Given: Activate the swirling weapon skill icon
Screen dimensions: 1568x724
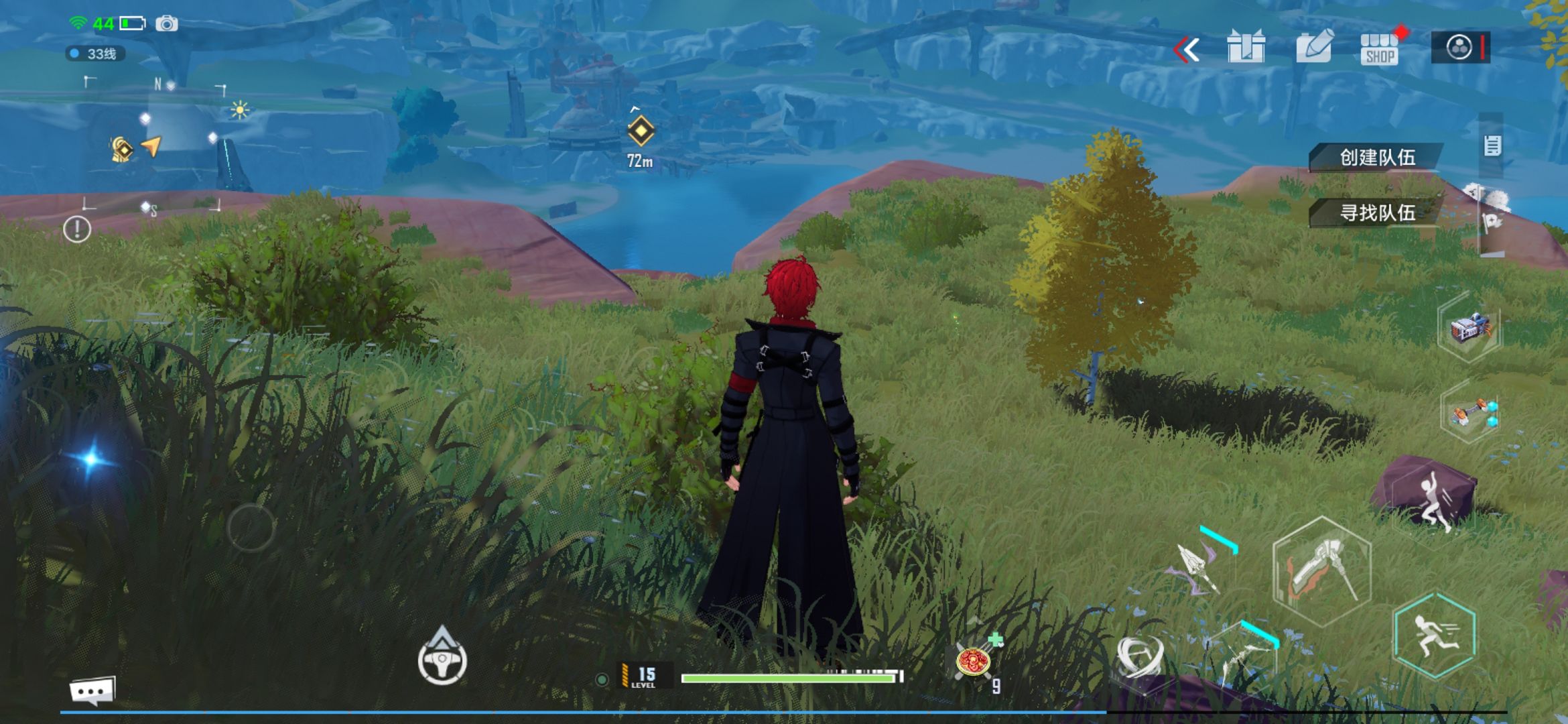Looking at the screenshot, I should 1139,656.
